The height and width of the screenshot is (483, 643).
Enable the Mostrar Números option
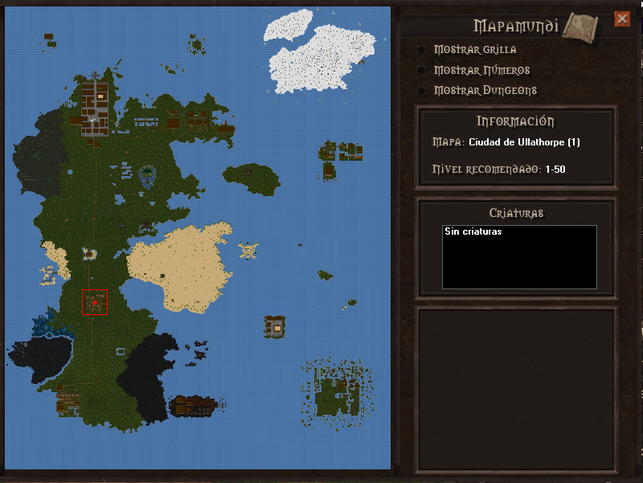pos(421,70)
